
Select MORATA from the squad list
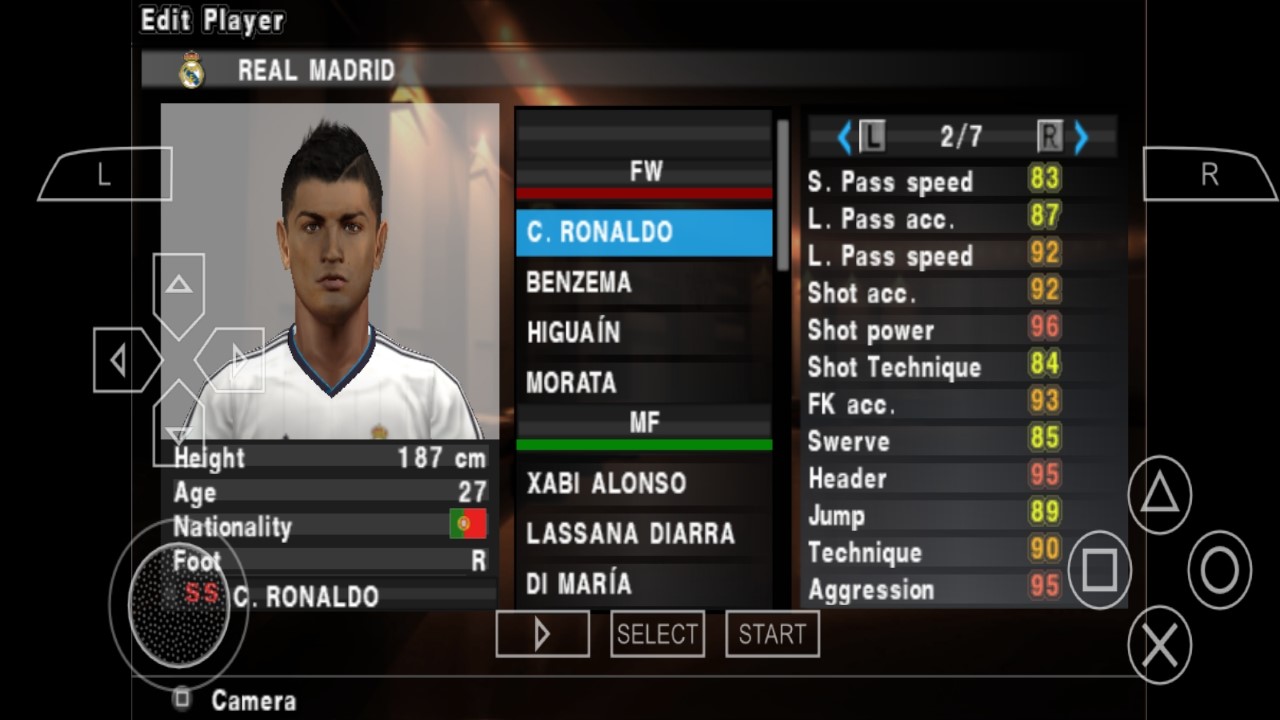[x=644, y=383]
